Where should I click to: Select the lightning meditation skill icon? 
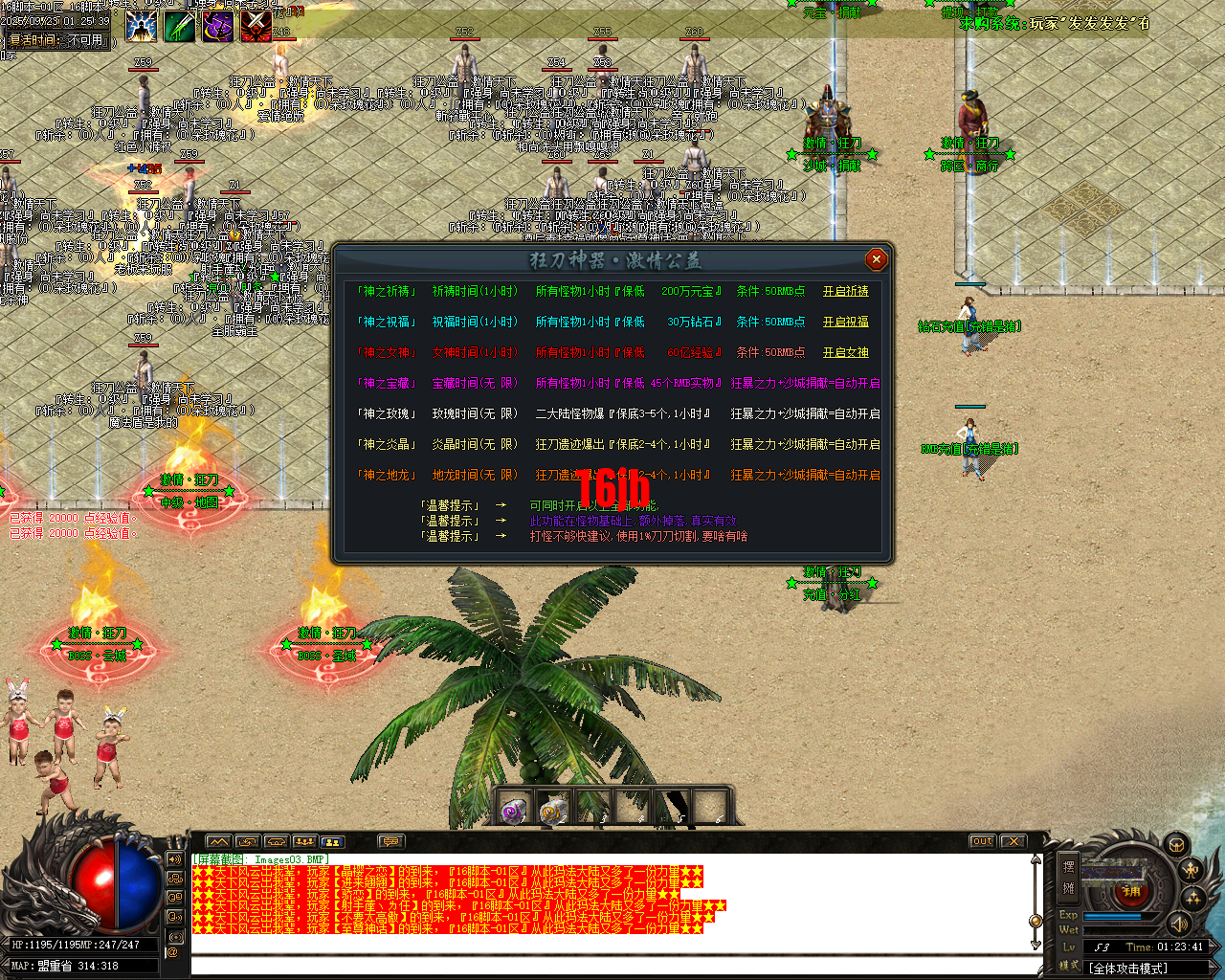(141, 26)
